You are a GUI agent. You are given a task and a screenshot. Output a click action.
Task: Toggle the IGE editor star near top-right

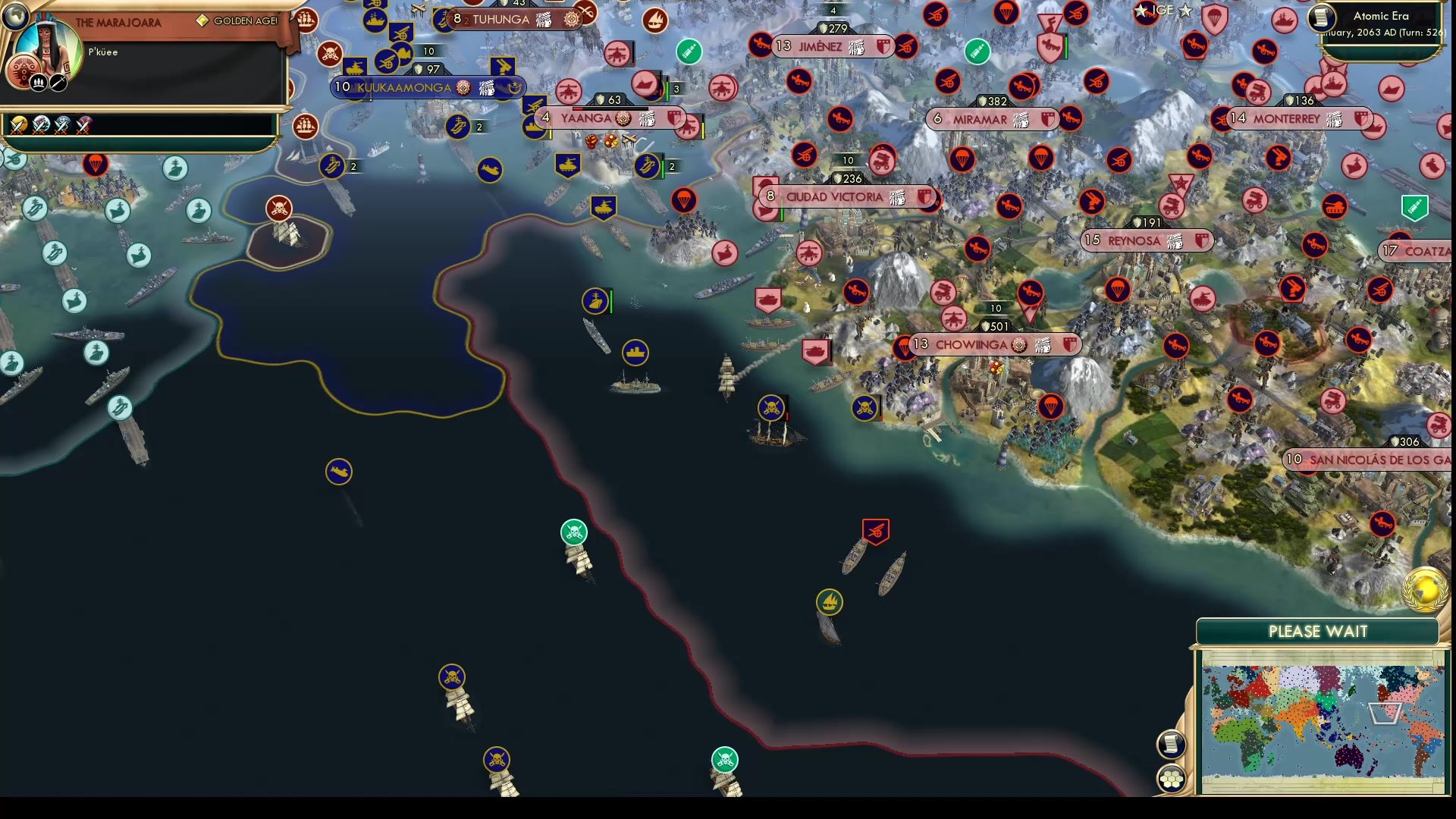click(1163, 11)
